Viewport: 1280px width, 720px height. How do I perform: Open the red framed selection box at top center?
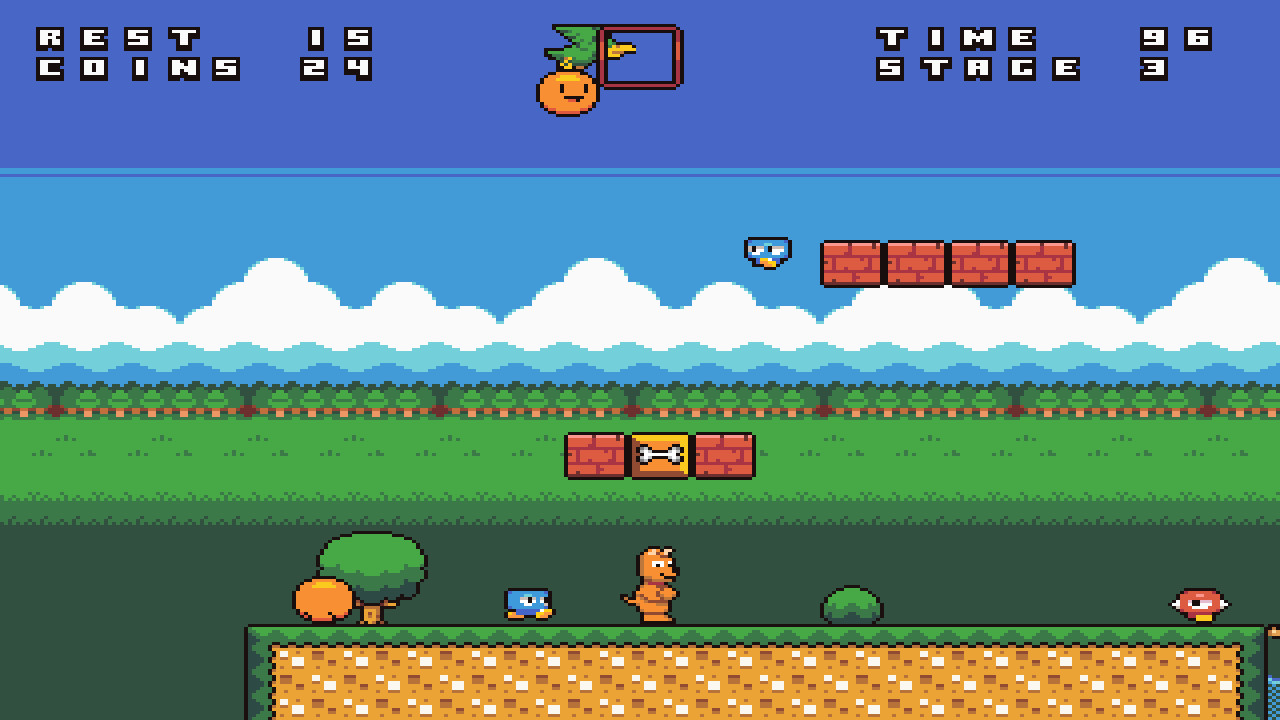click(x=640, y=57)
